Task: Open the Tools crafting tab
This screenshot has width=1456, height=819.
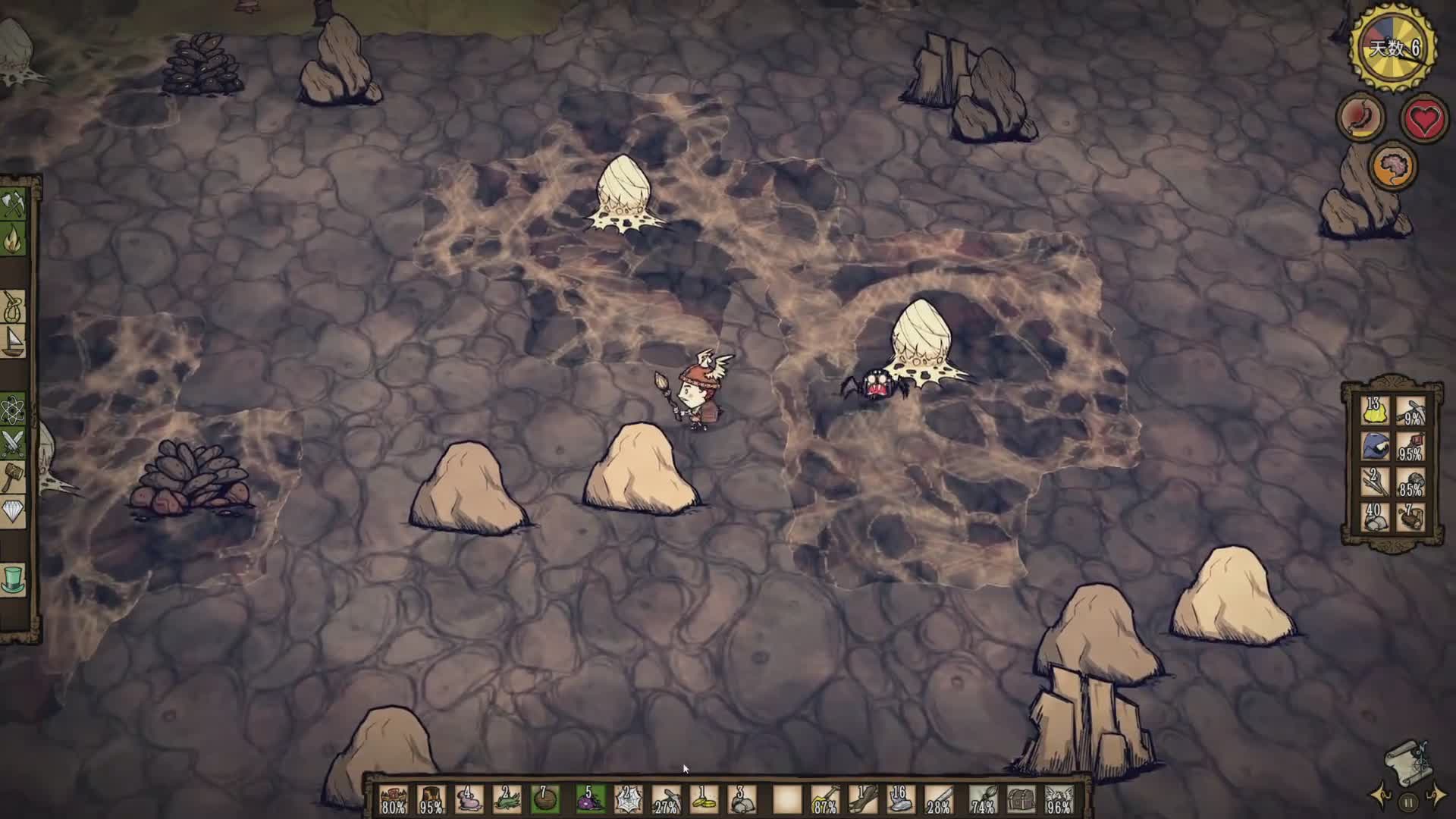Action: pos(14,204)
